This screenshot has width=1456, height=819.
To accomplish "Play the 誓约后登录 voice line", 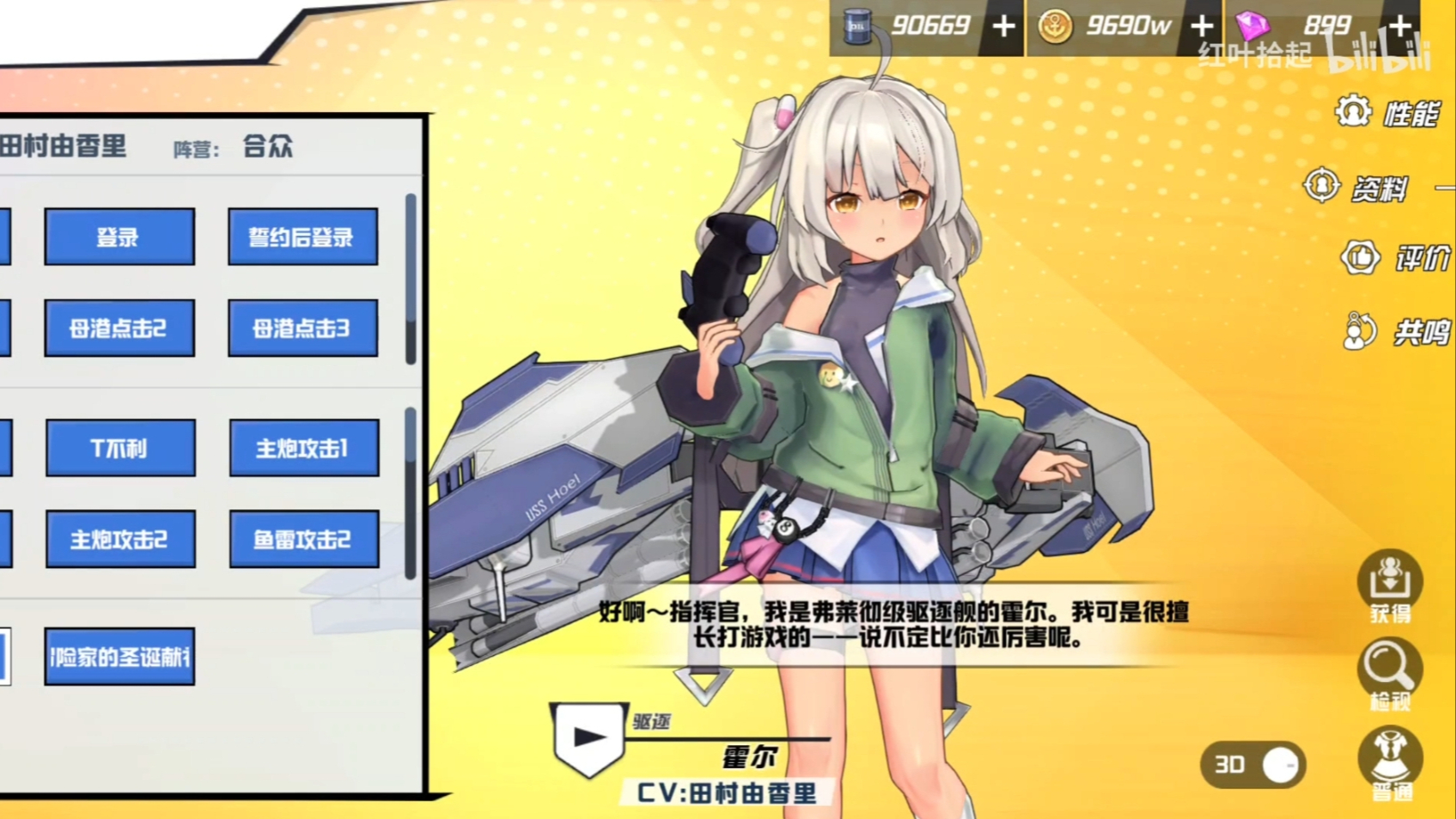I will tap(303, 237).
